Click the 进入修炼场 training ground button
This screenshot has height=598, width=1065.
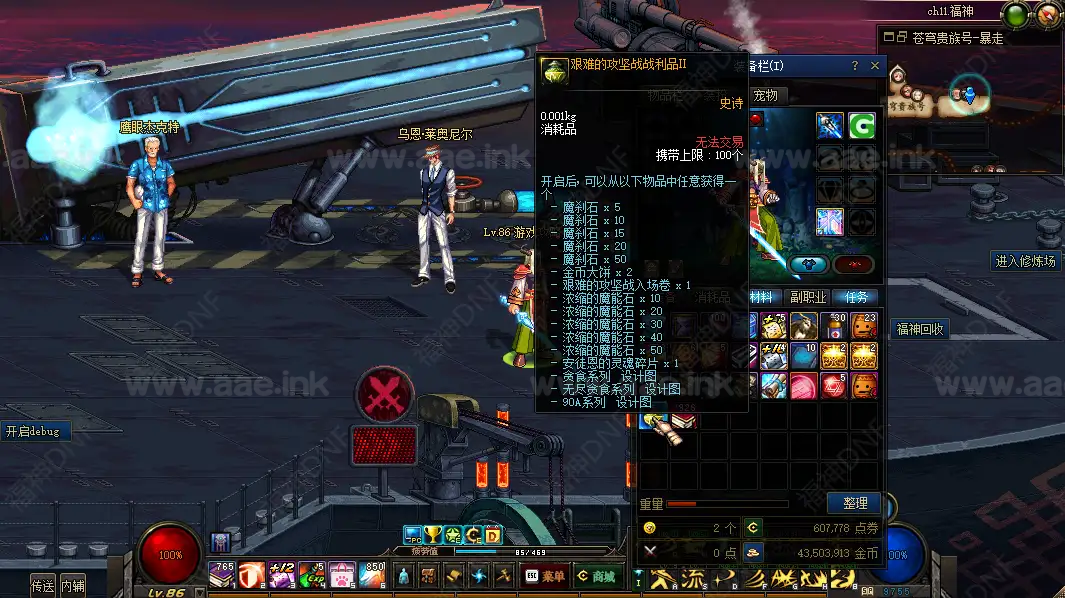[1026, 261]
